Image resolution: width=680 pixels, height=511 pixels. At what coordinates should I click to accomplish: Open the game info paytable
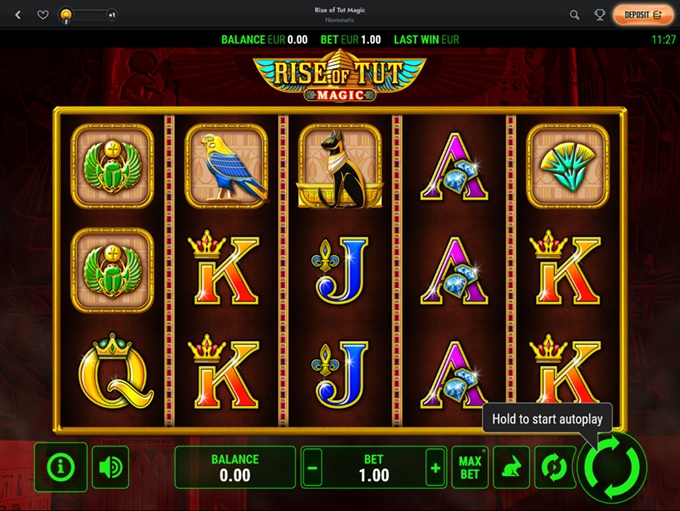click(61, 466)
